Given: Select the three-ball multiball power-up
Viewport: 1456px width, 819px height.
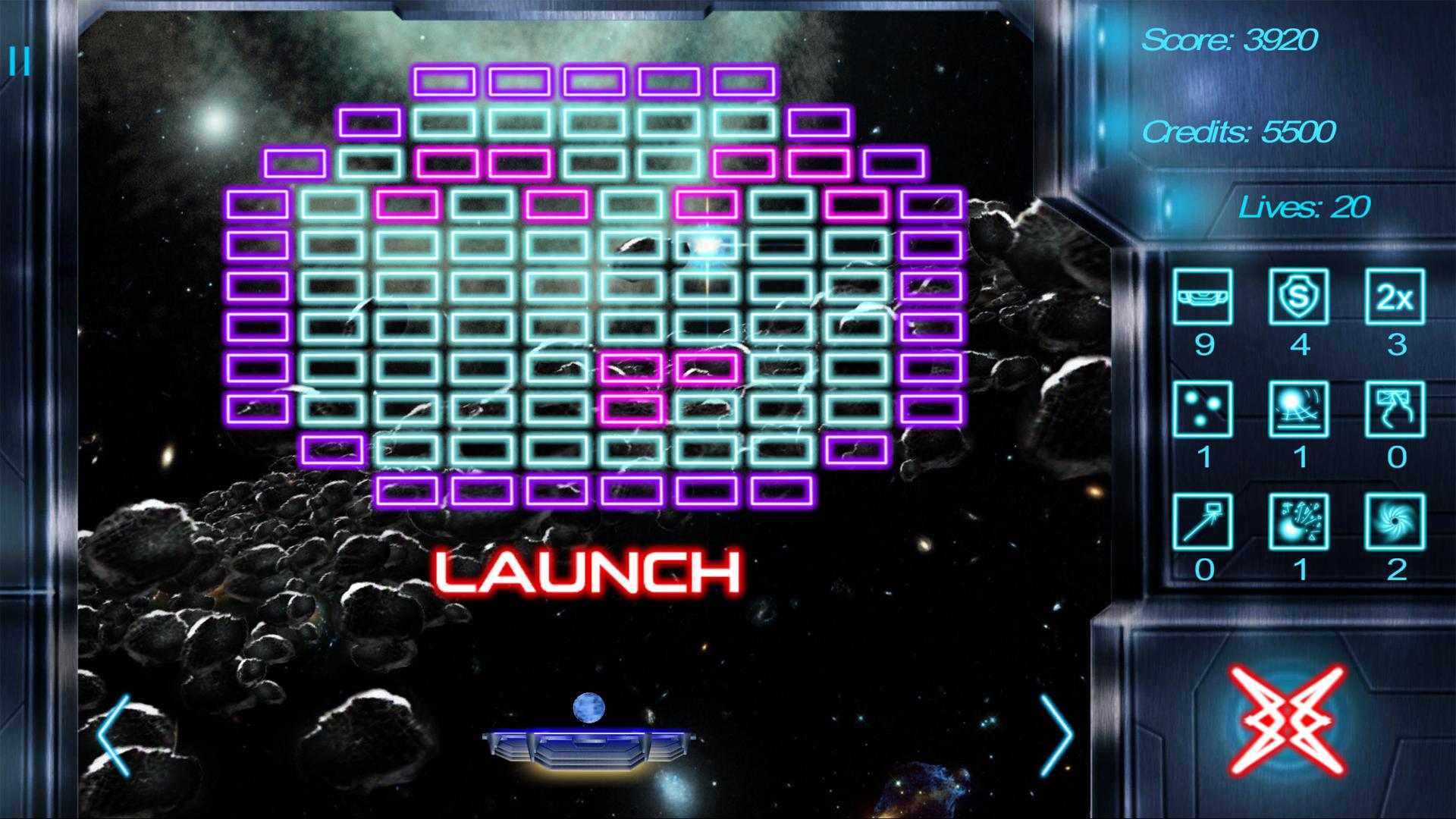Looking at the screenshot, I should tap(1202, 409).
